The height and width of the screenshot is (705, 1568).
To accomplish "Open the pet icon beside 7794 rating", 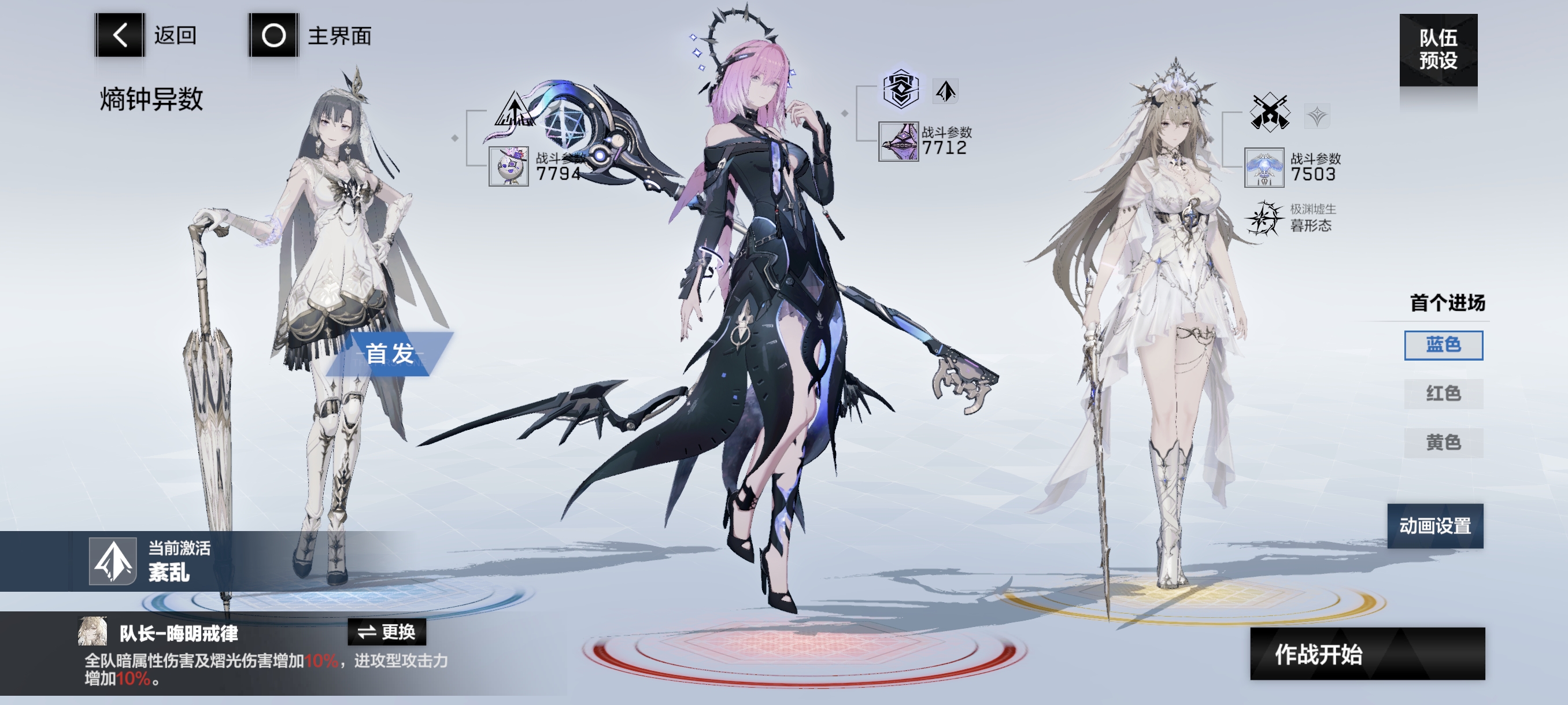I will pyautogui.click(x=509, y=166).
